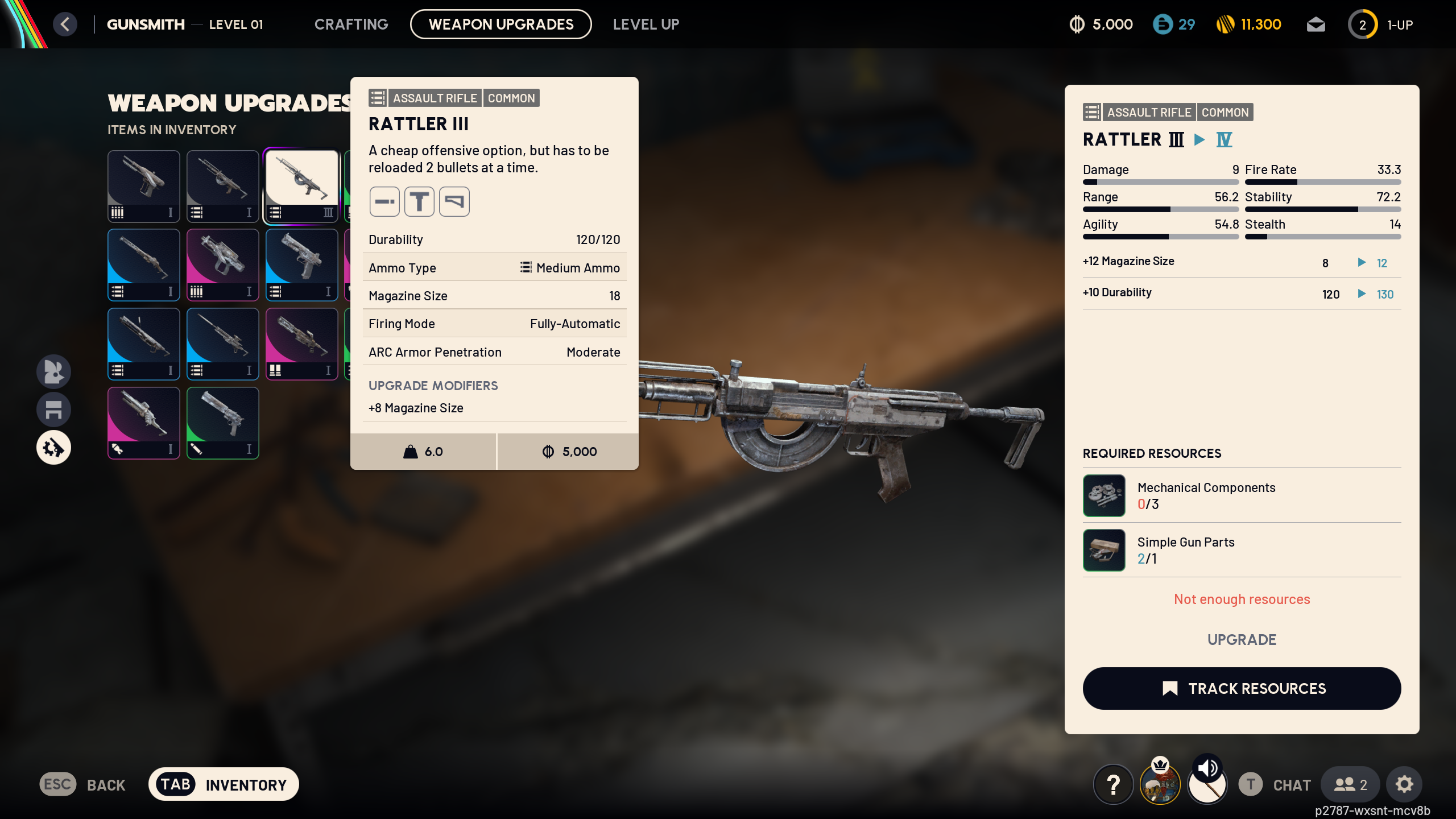Open the workbench icon on the left sidebar

tap(53, 409)
